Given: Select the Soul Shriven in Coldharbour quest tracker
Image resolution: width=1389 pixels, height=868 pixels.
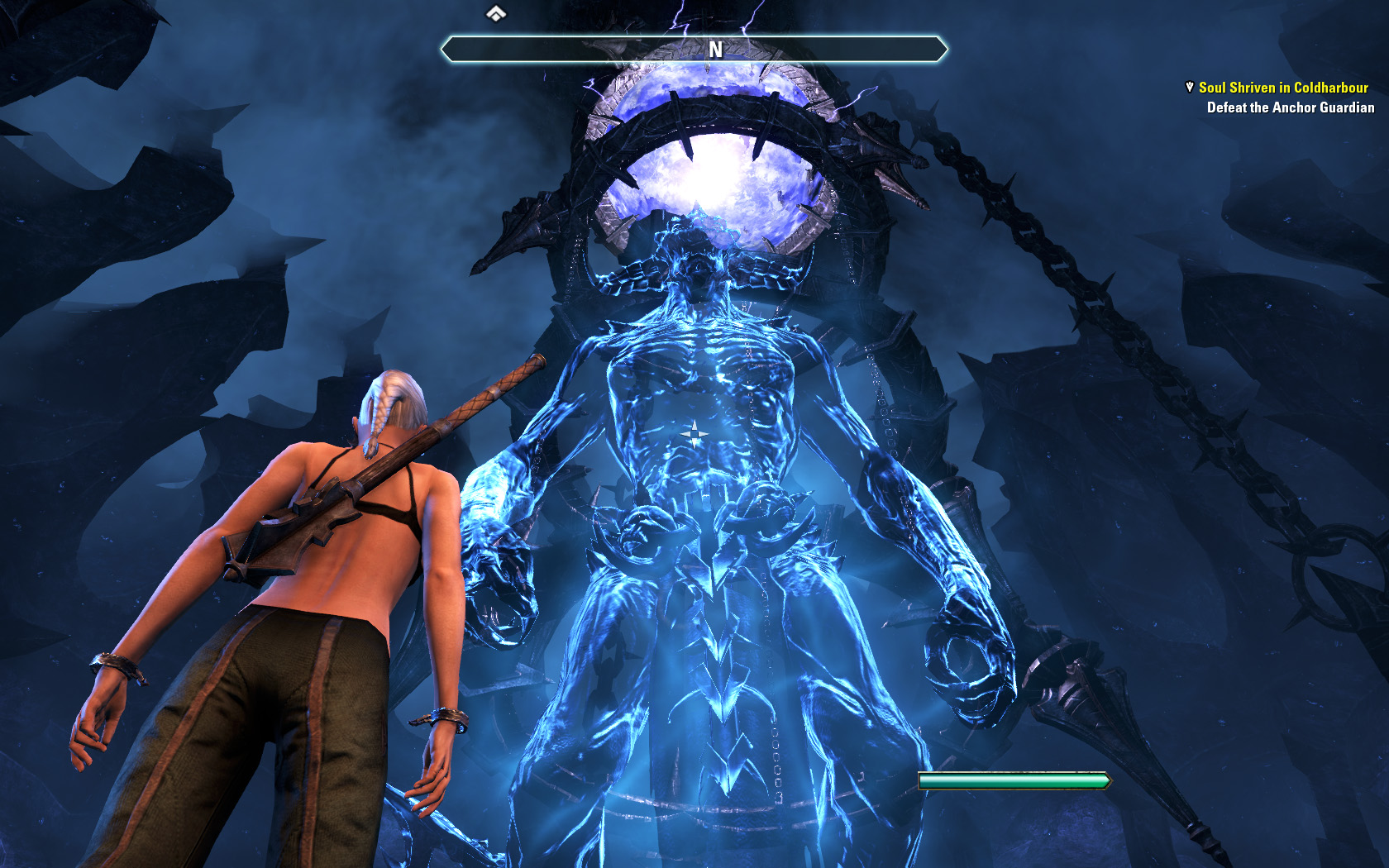Looking at the screenshot, I should coord(1282,88).
